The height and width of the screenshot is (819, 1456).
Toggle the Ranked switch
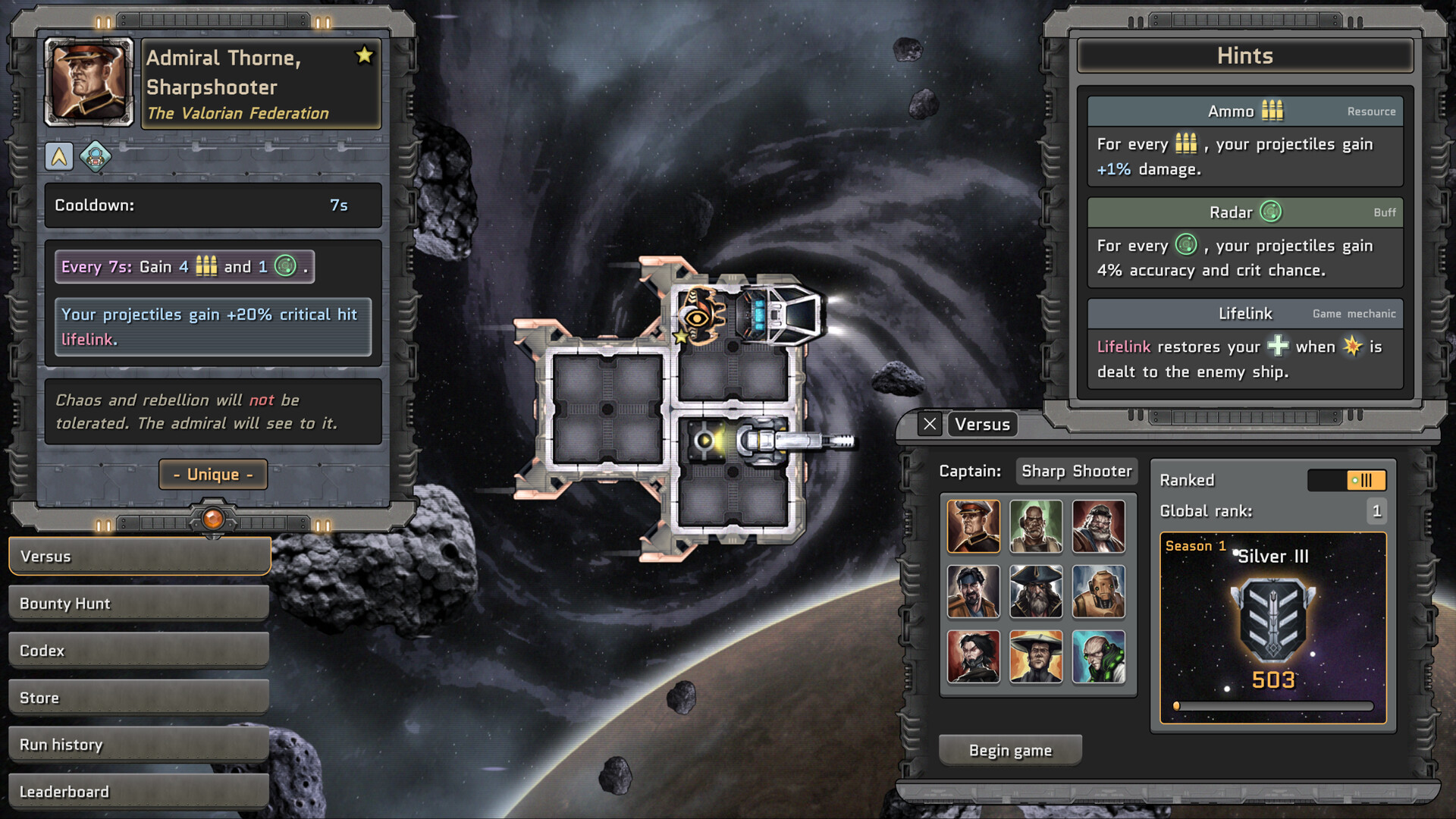[x=1347, y=480]
